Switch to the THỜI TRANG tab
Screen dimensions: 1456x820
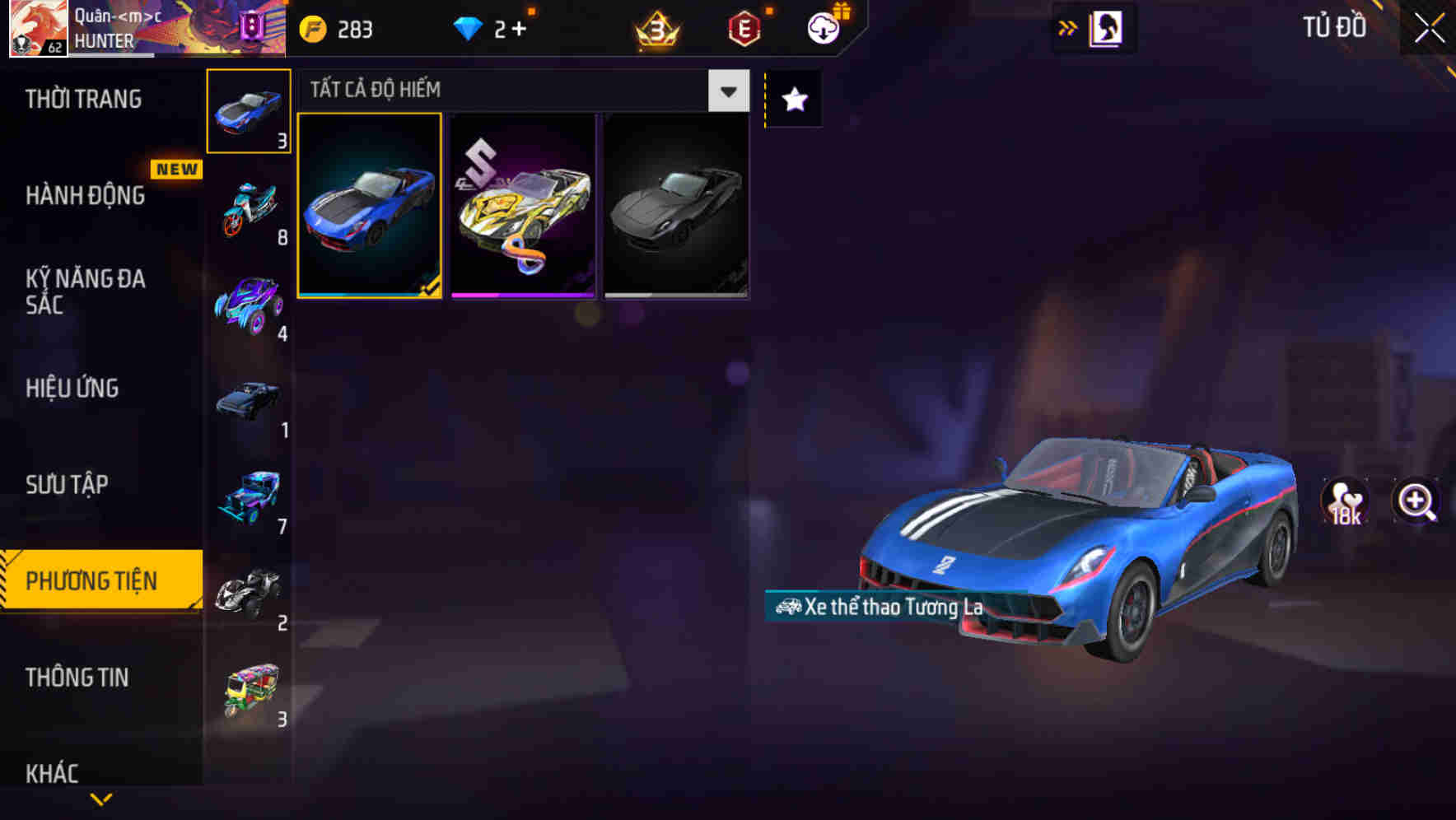coord(82,99)
